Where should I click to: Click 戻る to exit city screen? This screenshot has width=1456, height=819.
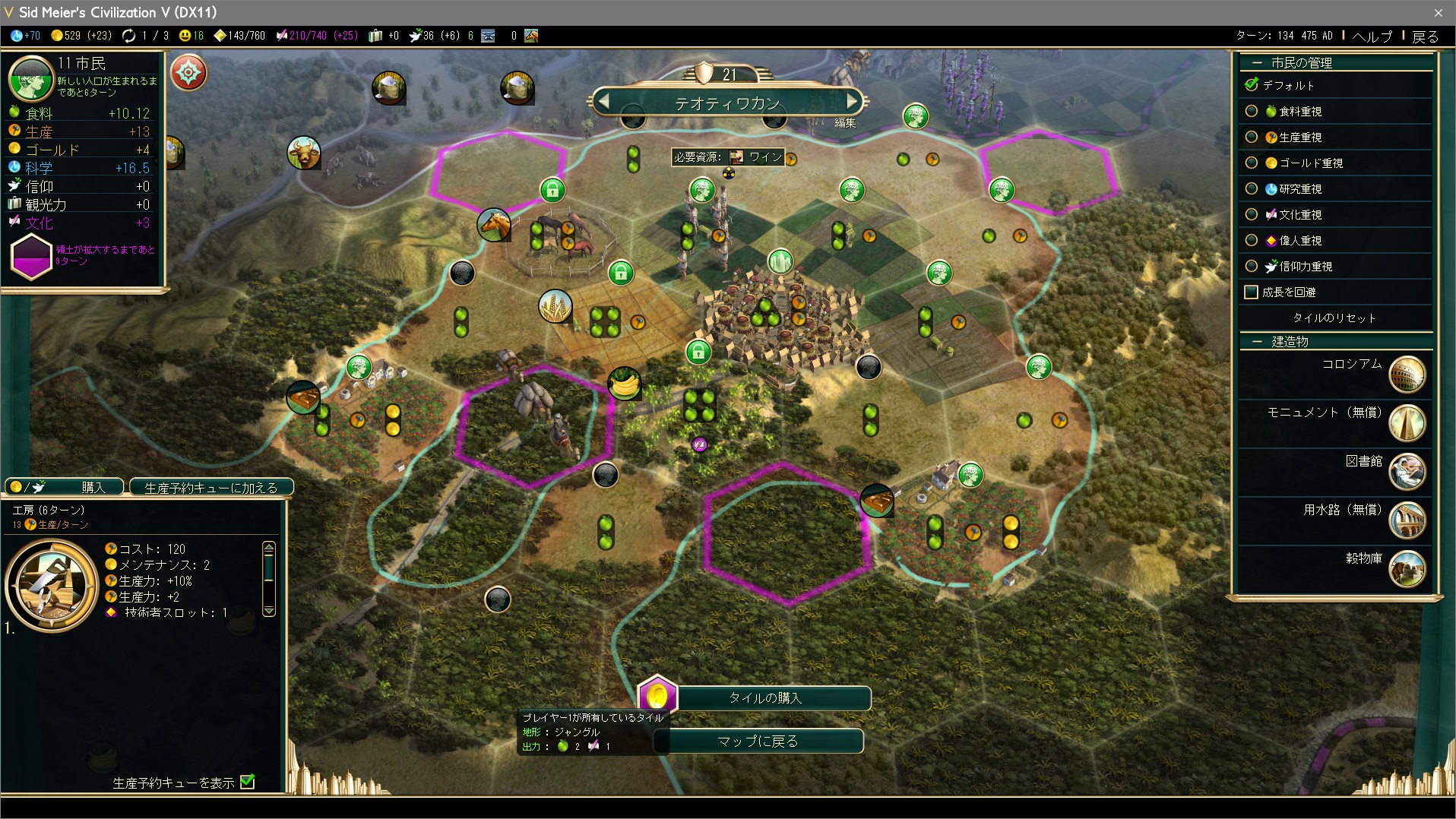(1425, 36)
